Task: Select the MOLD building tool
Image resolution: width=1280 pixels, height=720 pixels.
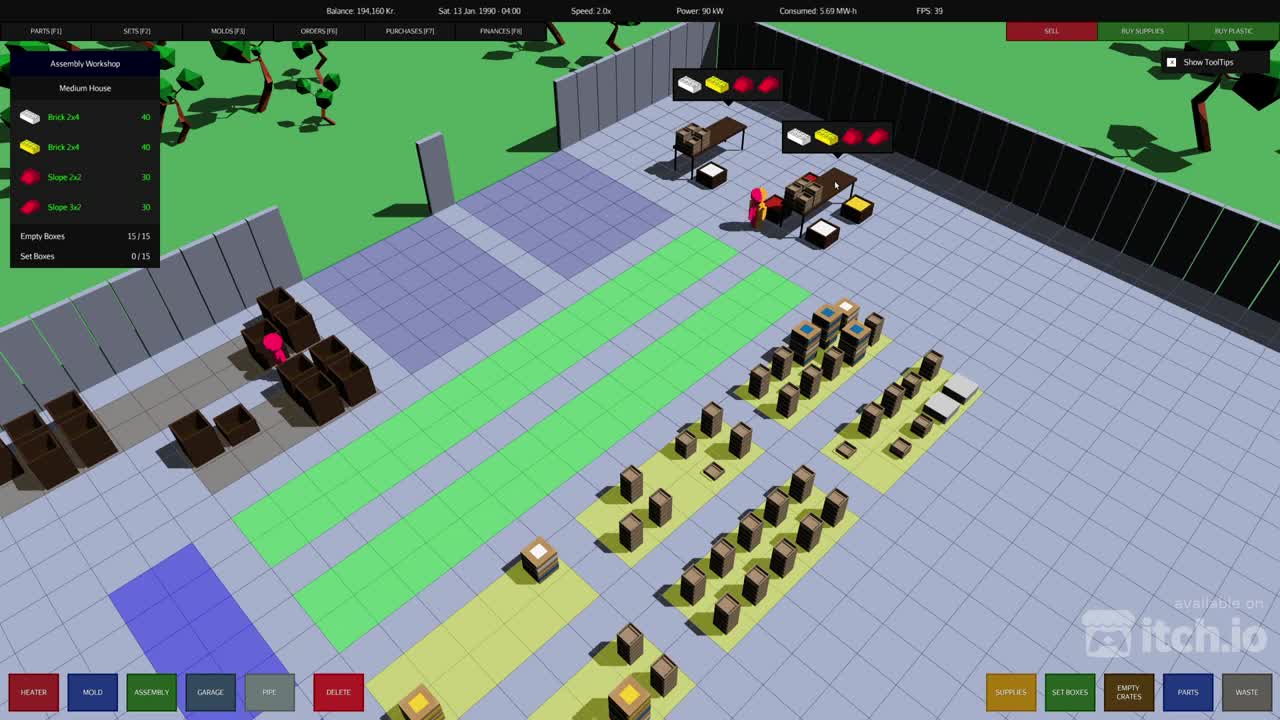Action: pyautogui.click(x=92, y=692)
